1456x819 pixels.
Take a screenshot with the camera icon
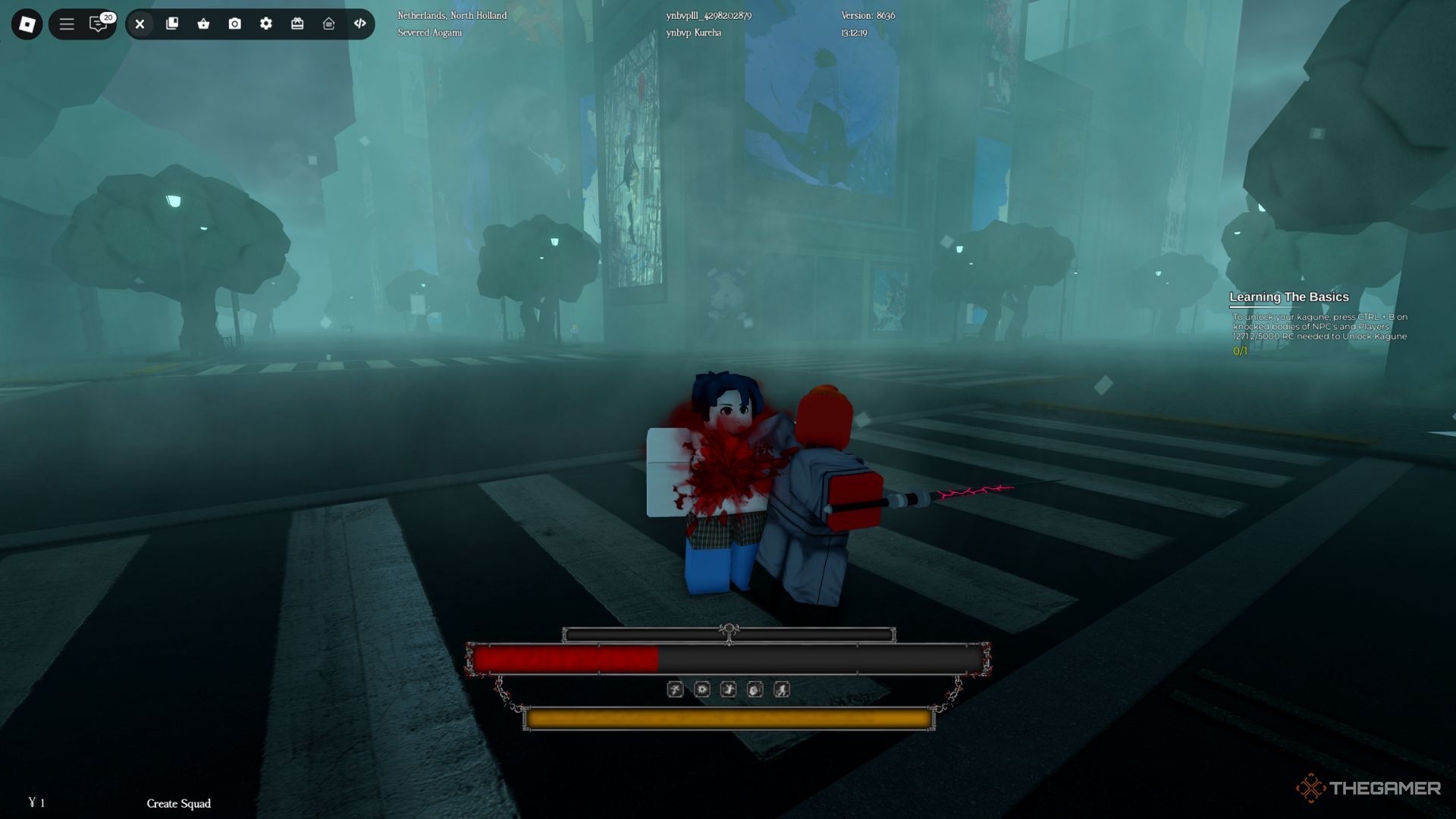coord(235,24)
